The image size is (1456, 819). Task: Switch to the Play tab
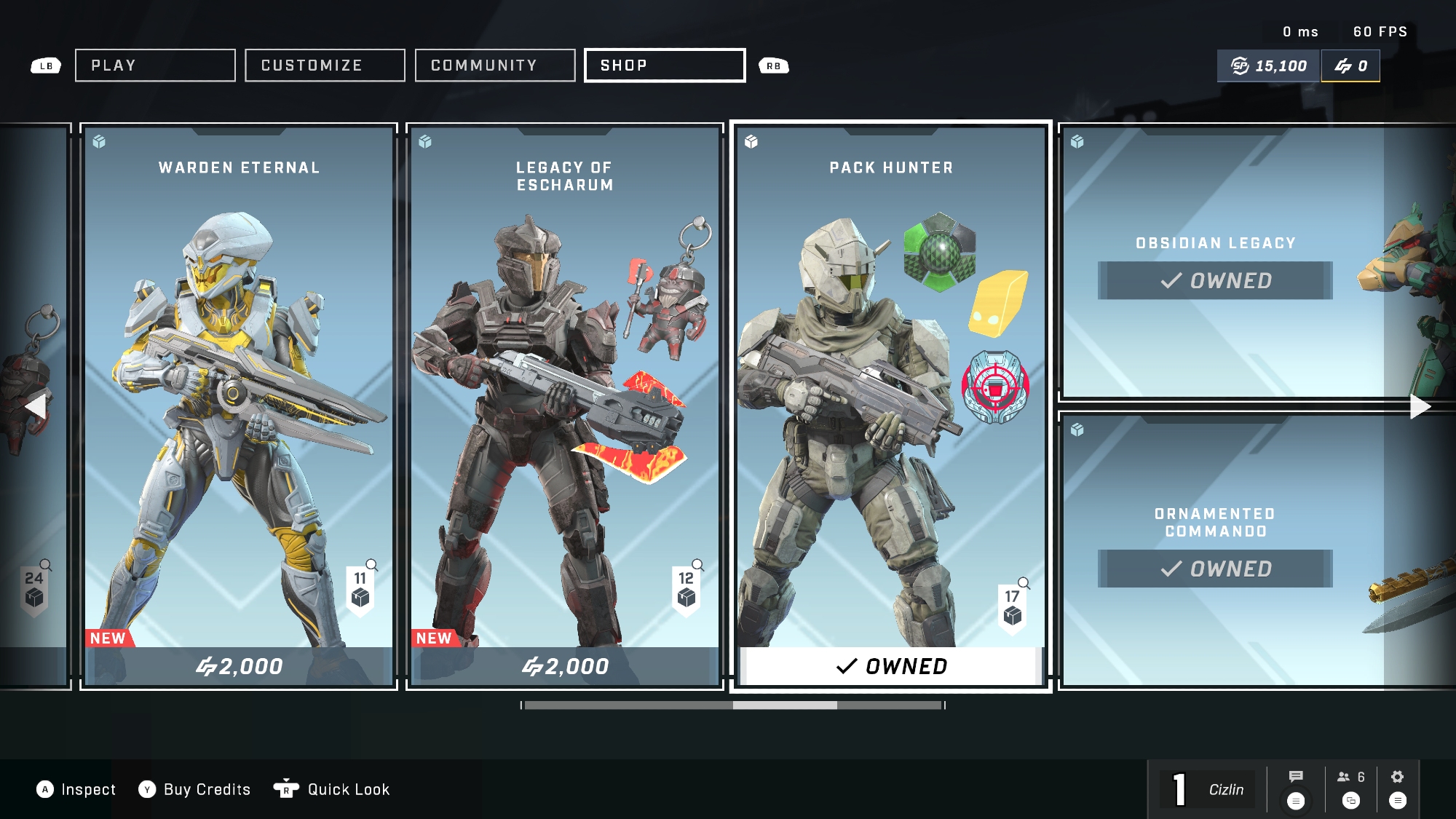pyautogui.click(x=155, y=66)
